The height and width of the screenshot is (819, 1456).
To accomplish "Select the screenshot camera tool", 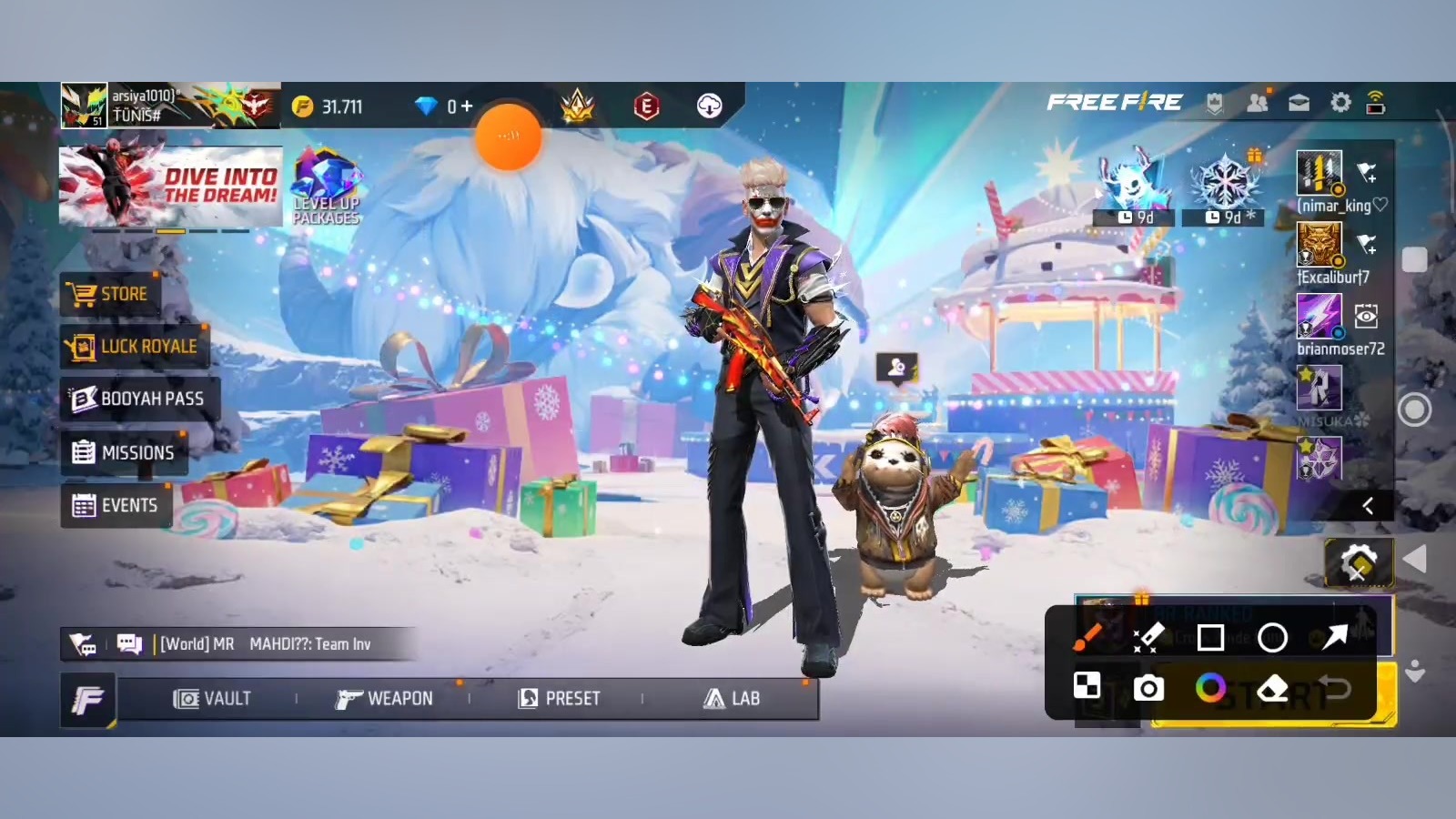I will (x=1148, y=689).
